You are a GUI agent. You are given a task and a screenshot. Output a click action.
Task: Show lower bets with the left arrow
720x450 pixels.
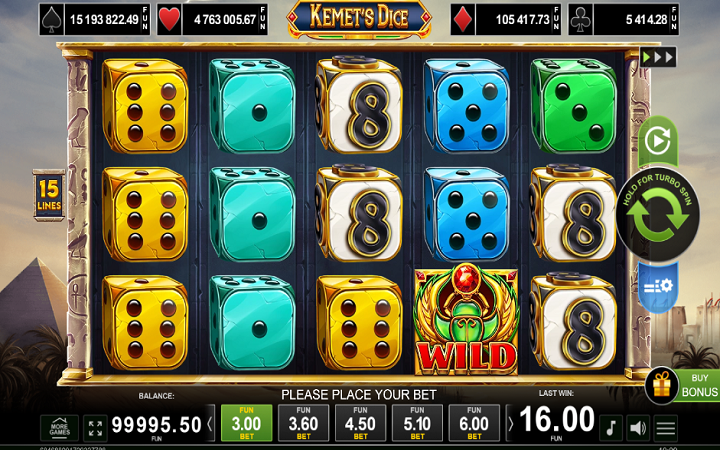pos(210,424)
